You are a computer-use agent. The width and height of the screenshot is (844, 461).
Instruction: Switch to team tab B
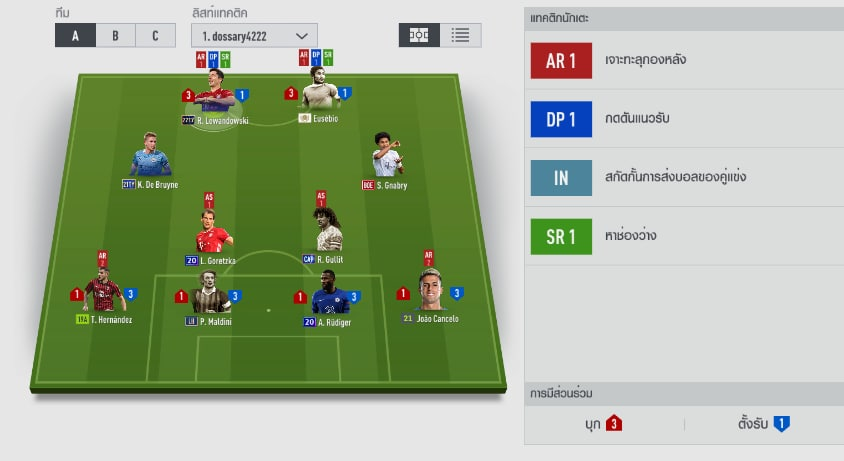click(115, 36)
